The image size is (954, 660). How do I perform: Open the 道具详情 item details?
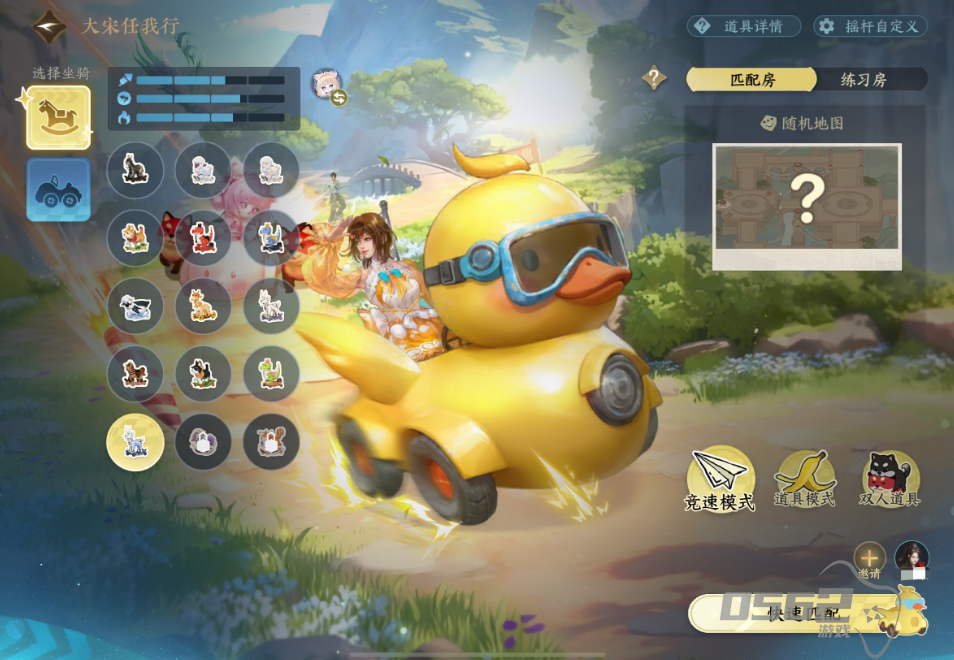pos(744,26)
